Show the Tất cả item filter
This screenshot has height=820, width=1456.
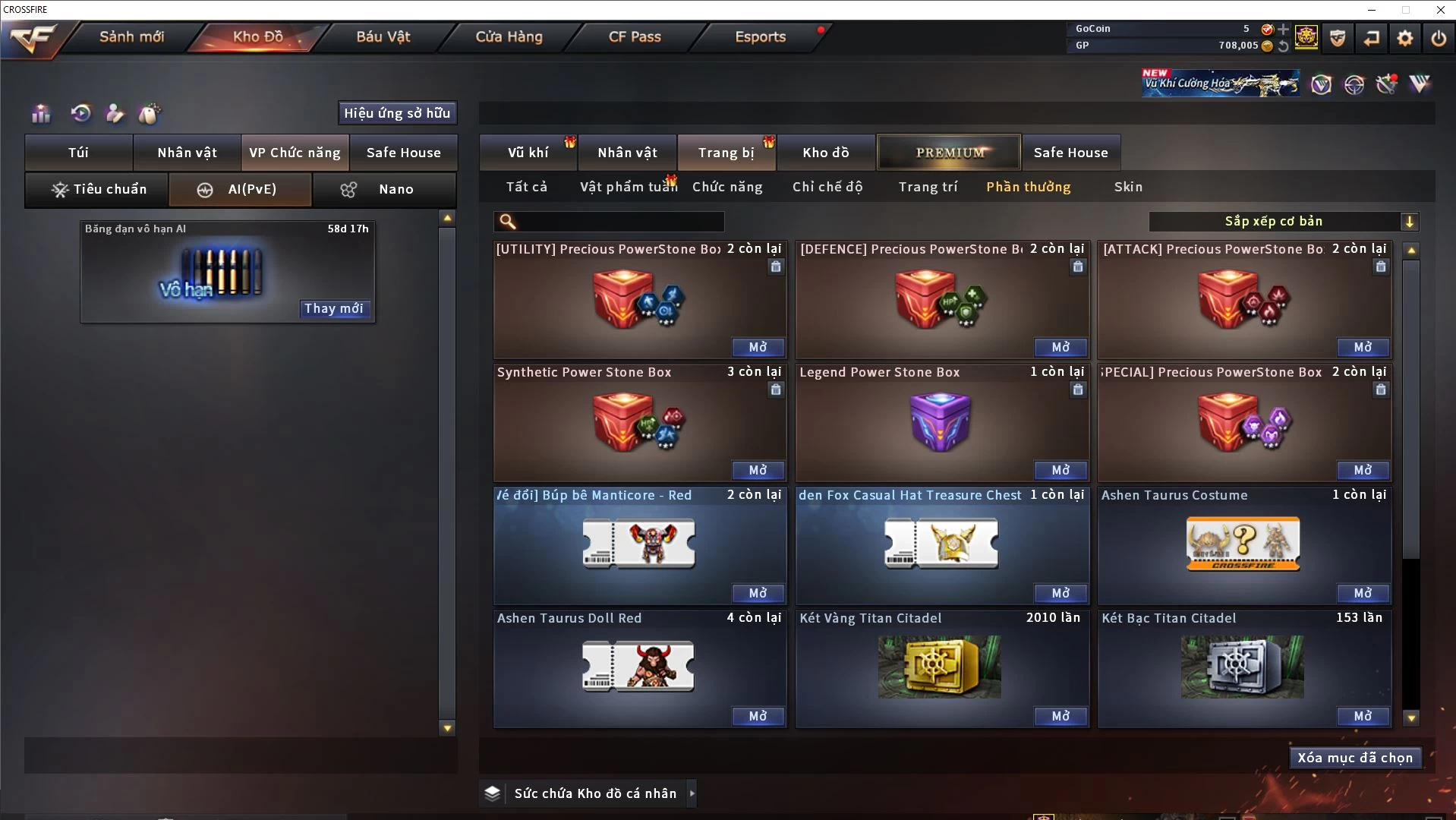coord(526,187)
